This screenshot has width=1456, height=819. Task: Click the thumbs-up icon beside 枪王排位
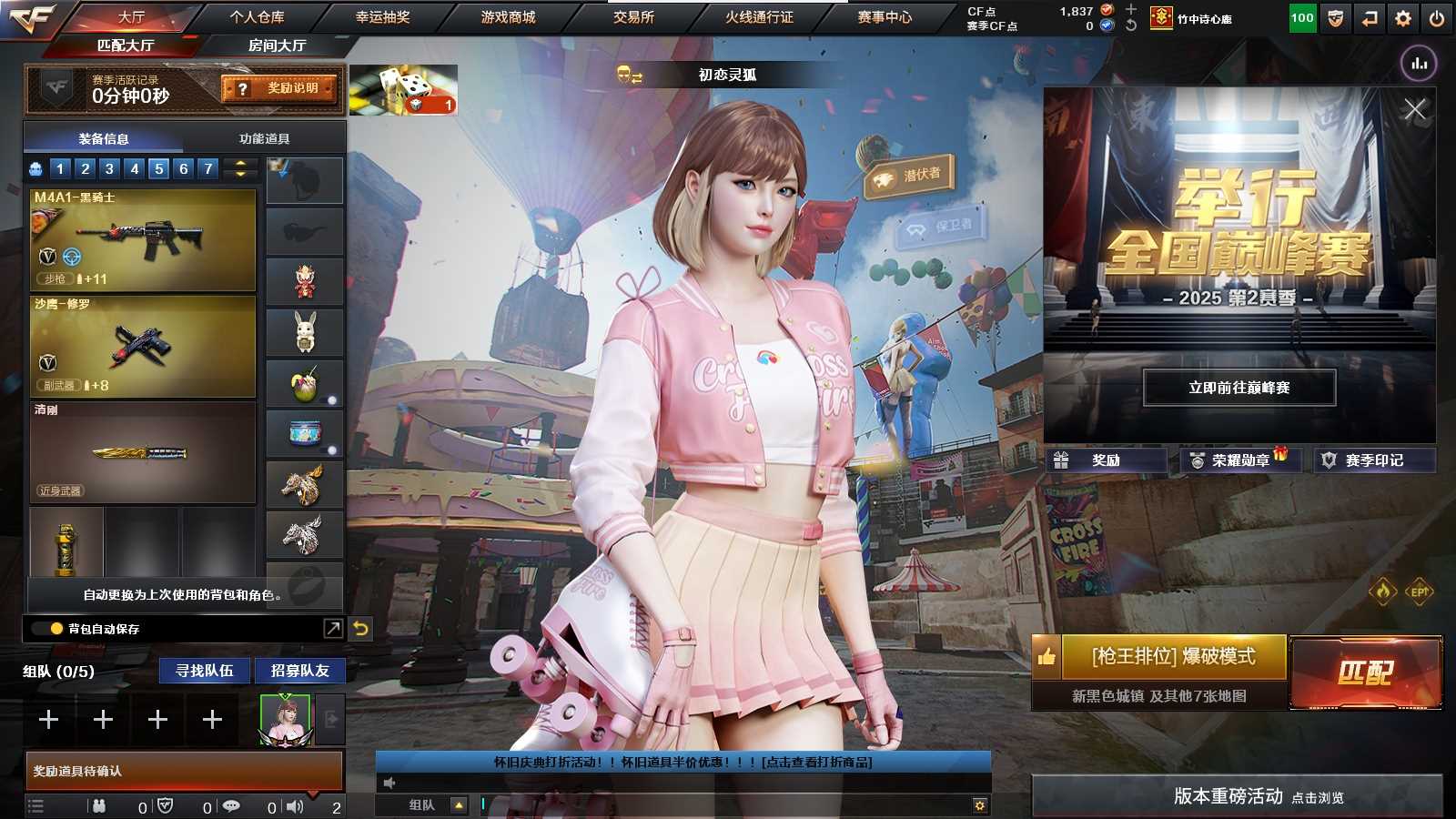(x=1046, y=657)
